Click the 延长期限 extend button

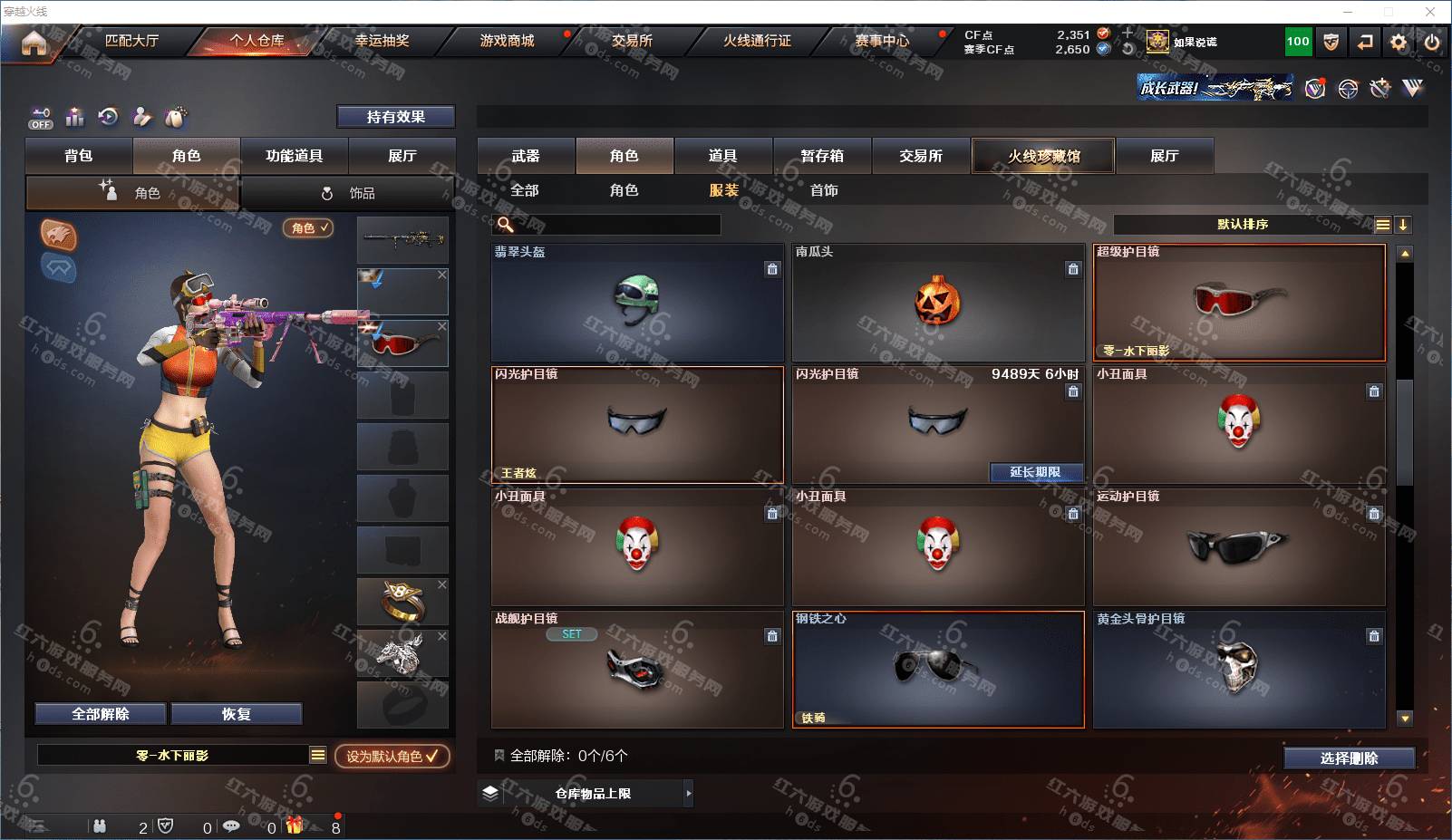point(1034,472)
